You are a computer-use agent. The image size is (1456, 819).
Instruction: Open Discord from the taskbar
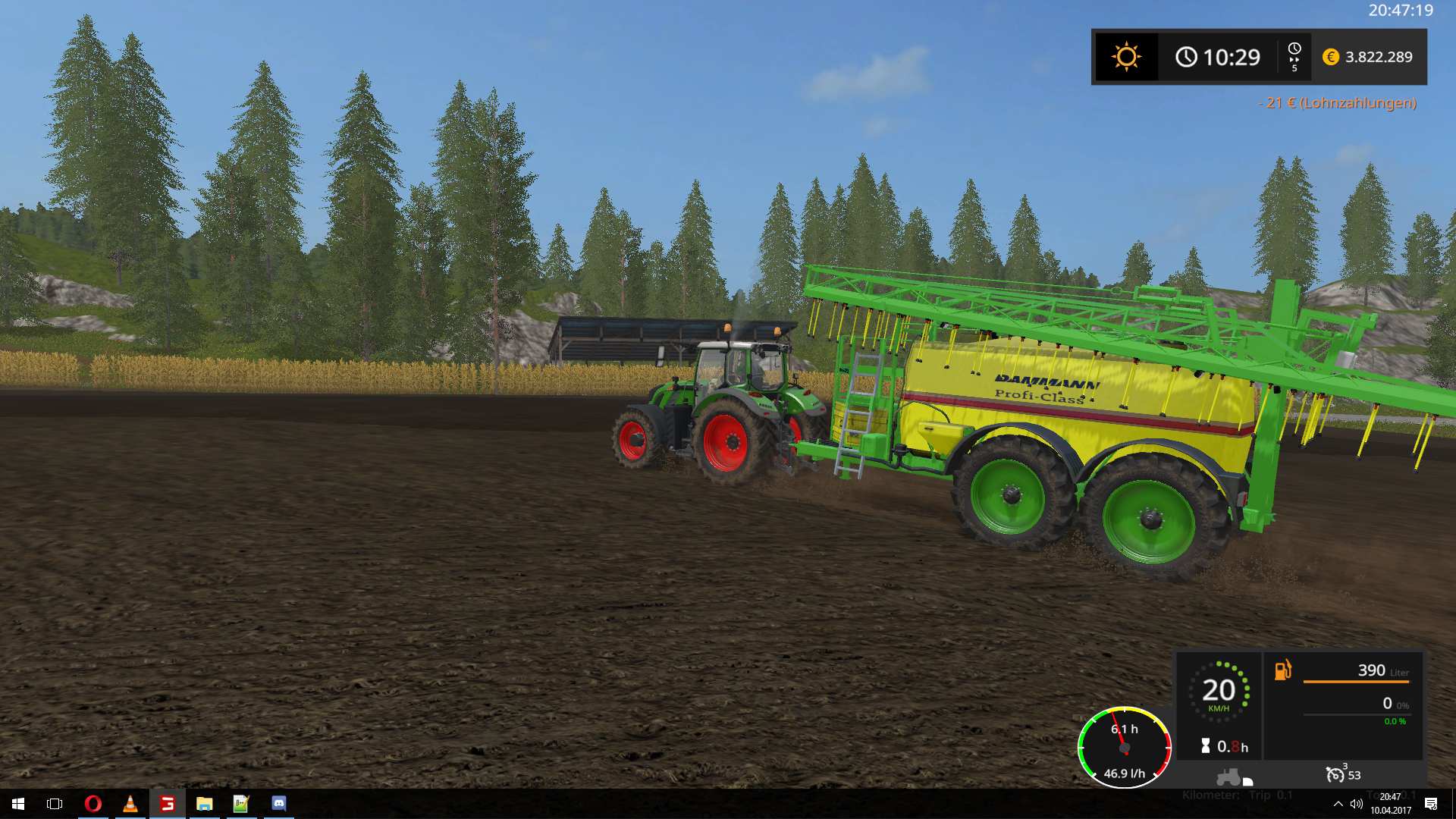click(278, 804)
